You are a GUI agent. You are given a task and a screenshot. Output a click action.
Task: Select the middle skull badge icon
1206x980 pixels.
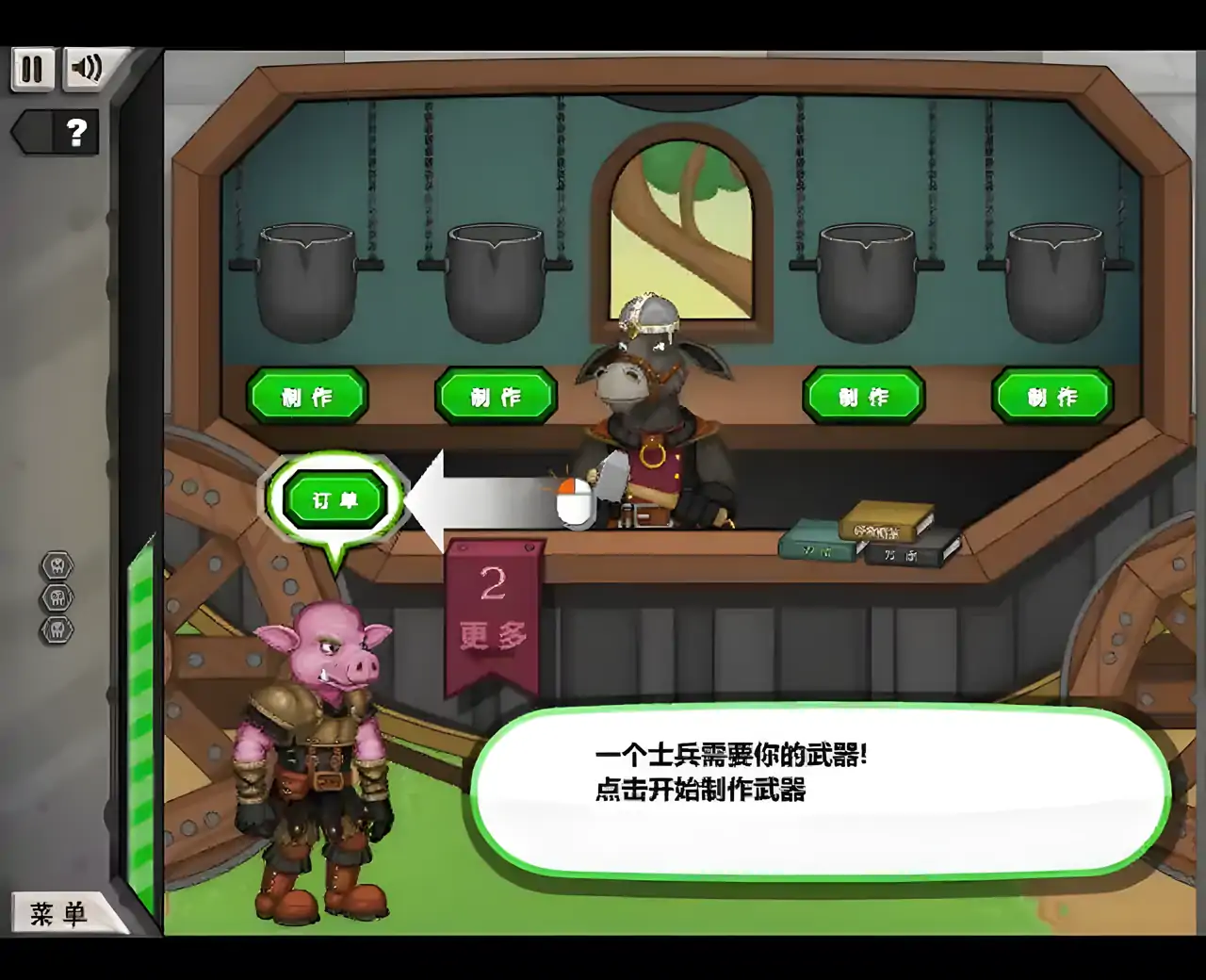(x=57, y=596)
